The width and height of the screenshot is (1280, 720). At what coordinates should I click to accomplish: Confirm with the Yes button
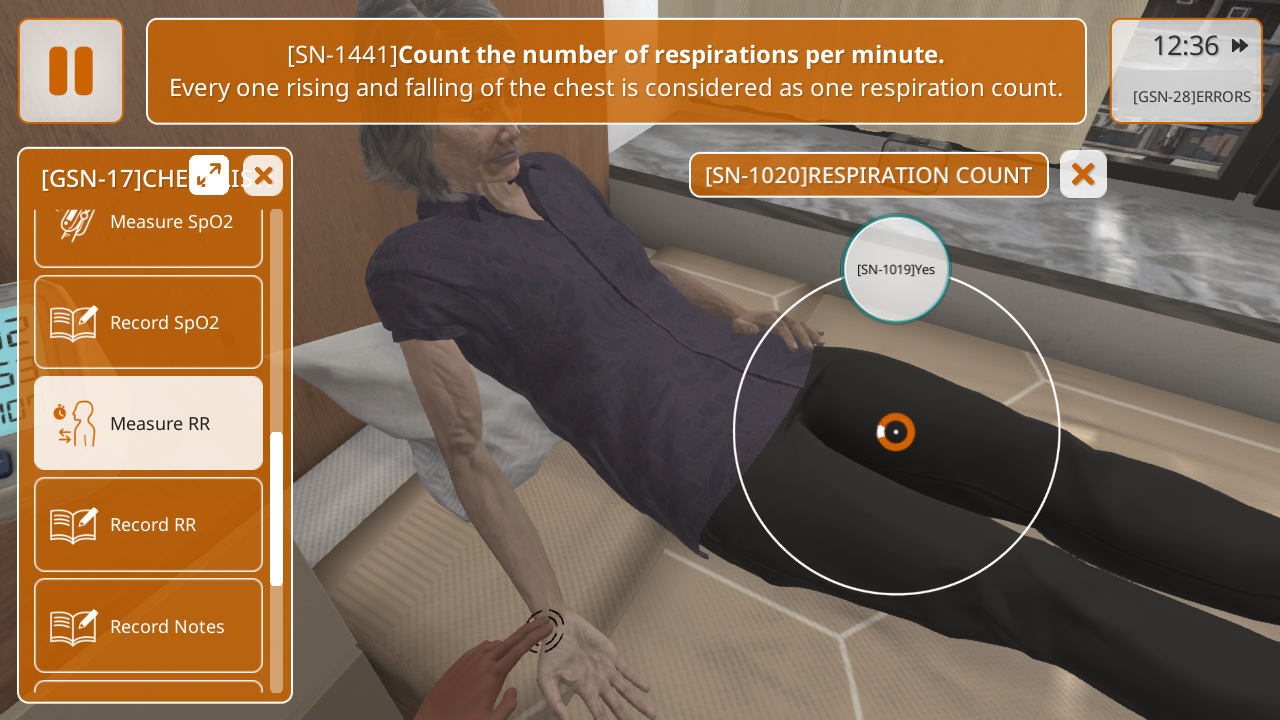coord(896,269)
